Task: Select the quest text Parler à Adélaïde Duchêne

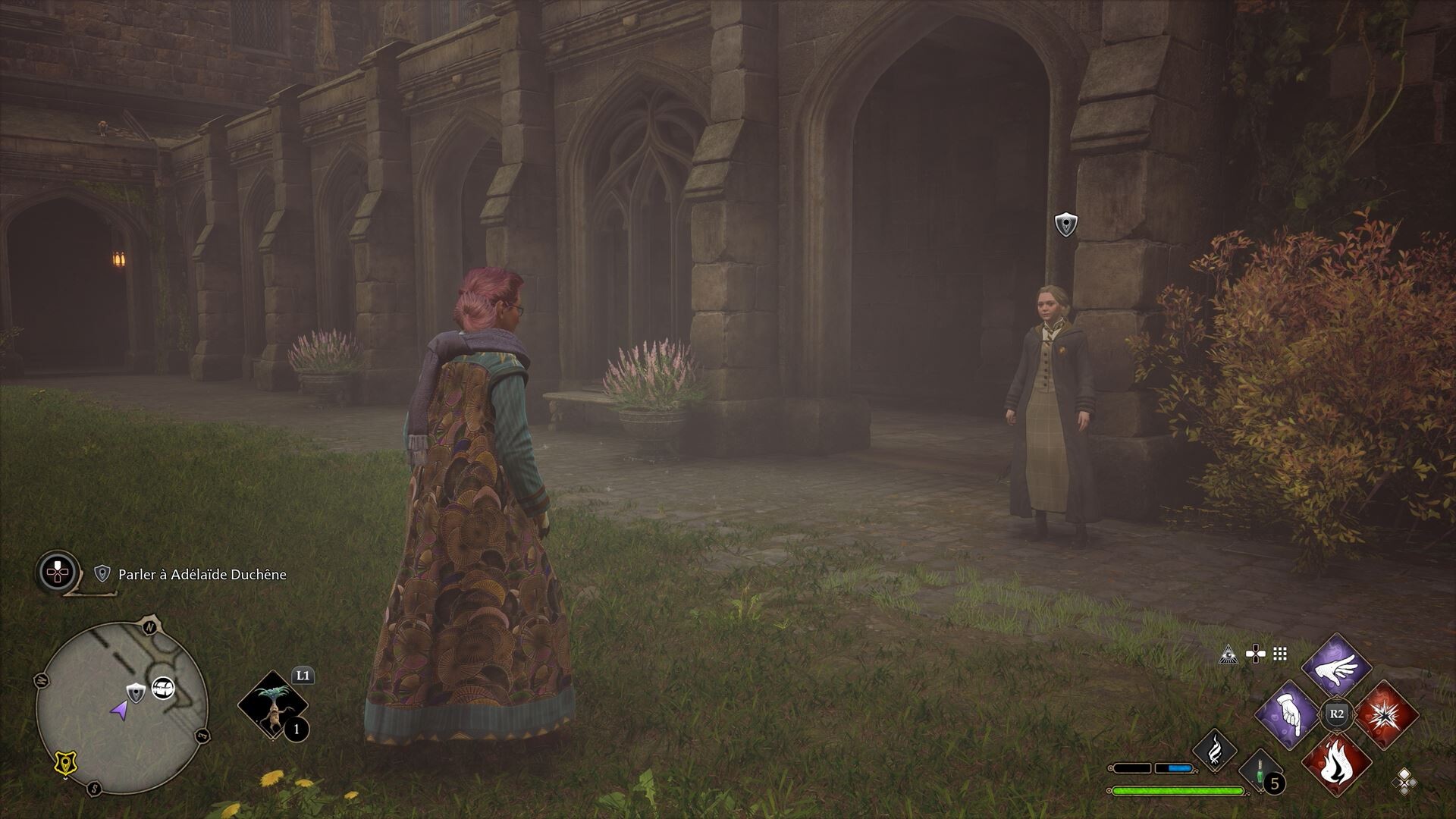Action: [201, 575]
